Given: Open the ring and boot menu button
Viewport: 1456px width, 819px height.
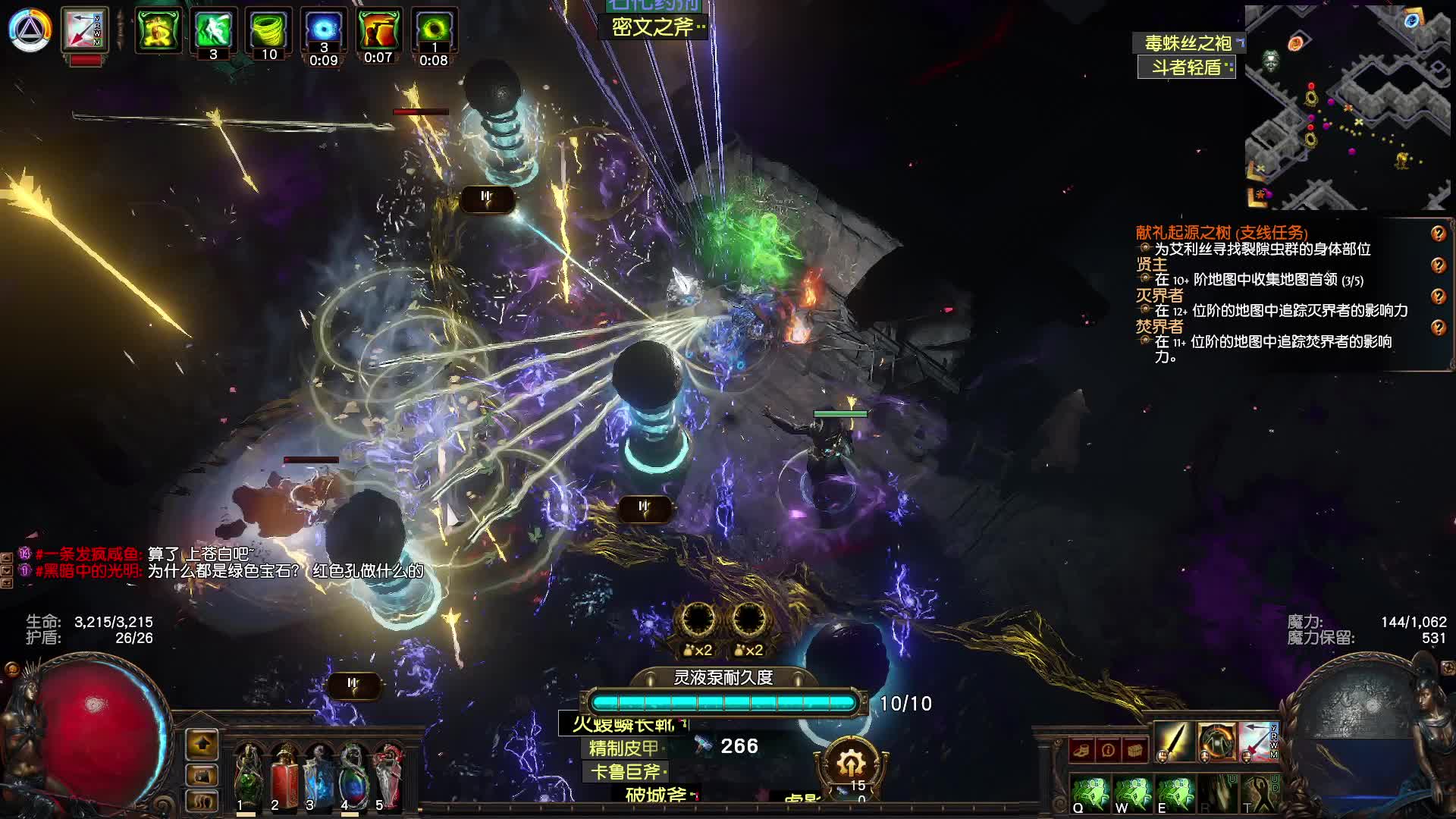Looking at the screenshot, I should click(1082, 750).
